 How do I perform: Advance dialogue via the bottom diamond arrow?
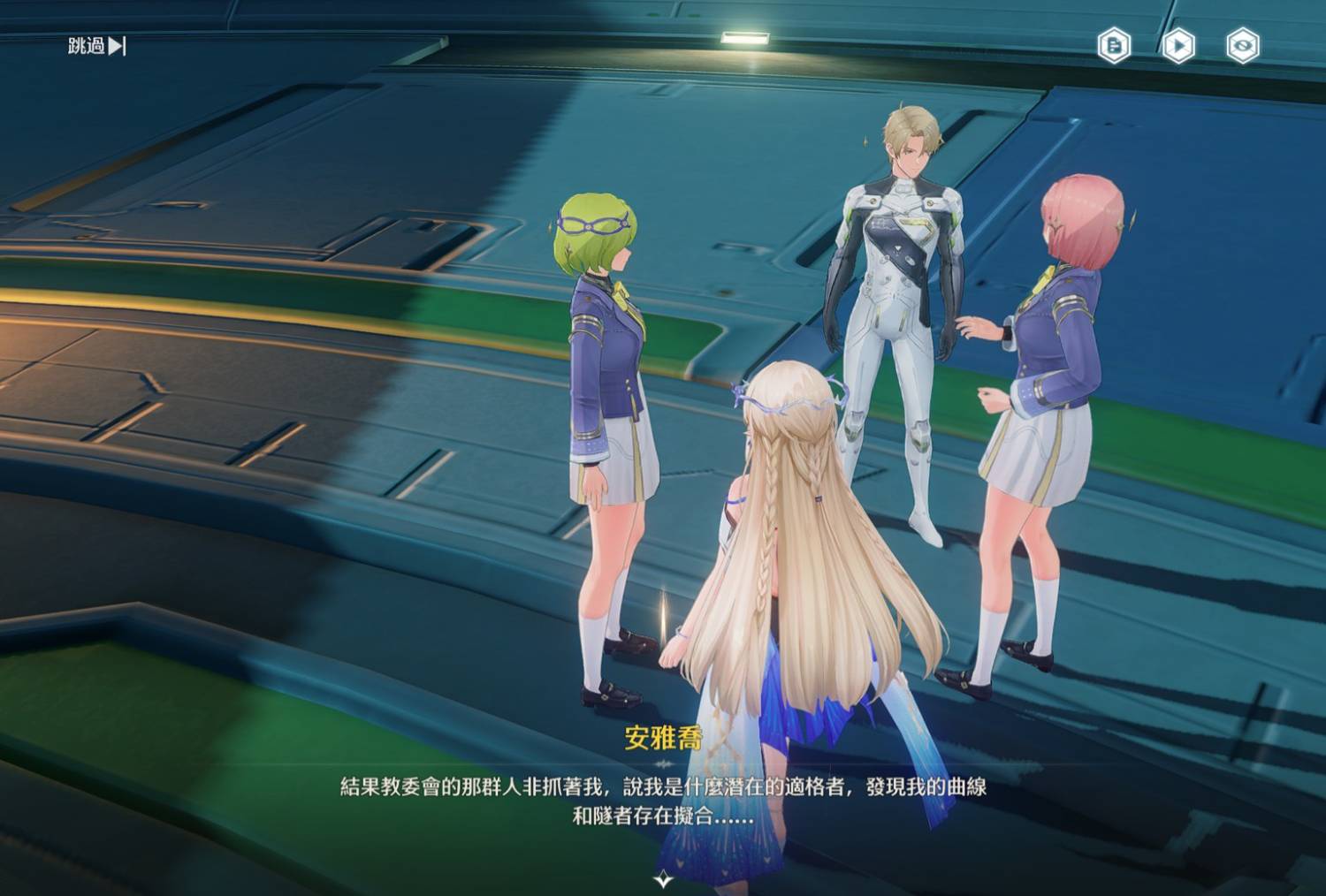663,879
